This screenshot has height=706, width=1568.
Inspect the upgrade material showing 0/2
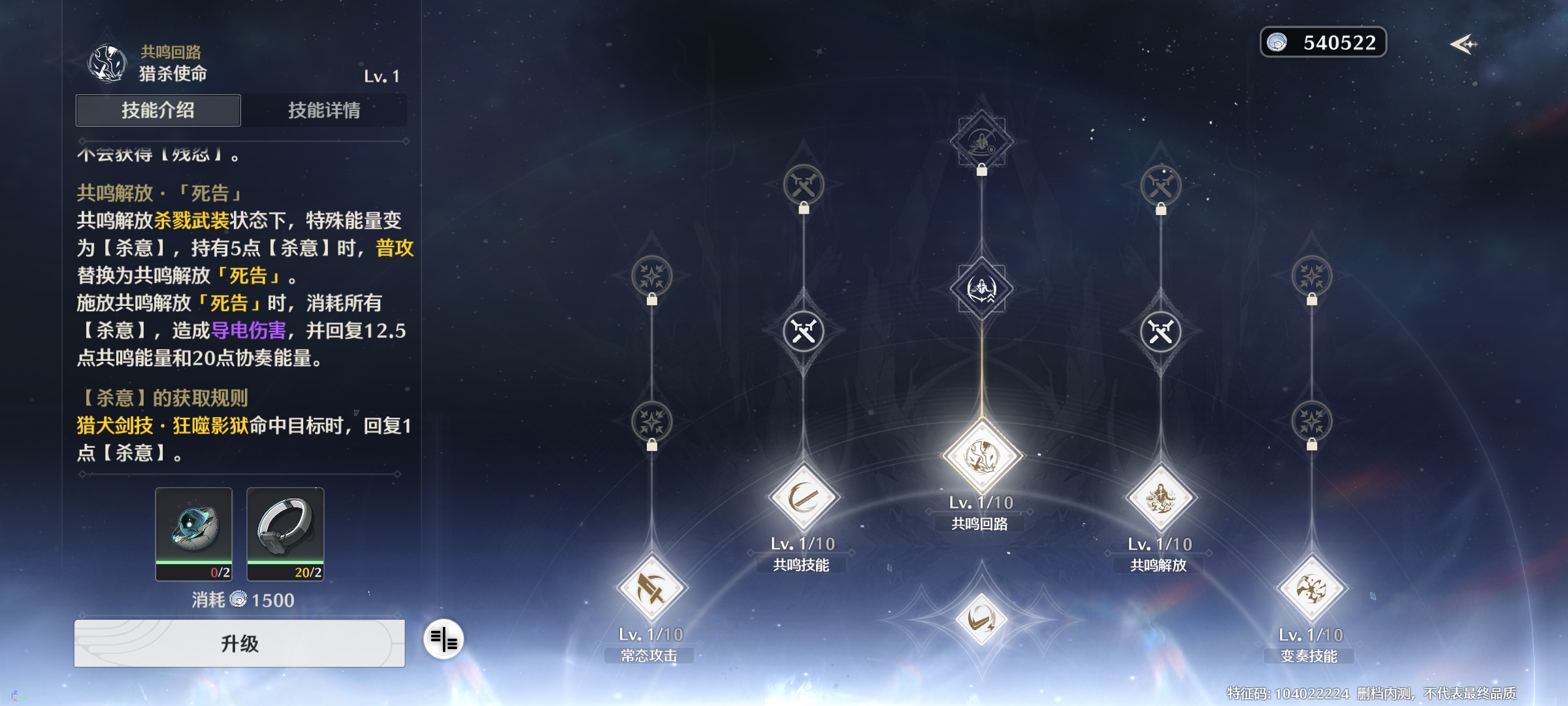point(194,533)
